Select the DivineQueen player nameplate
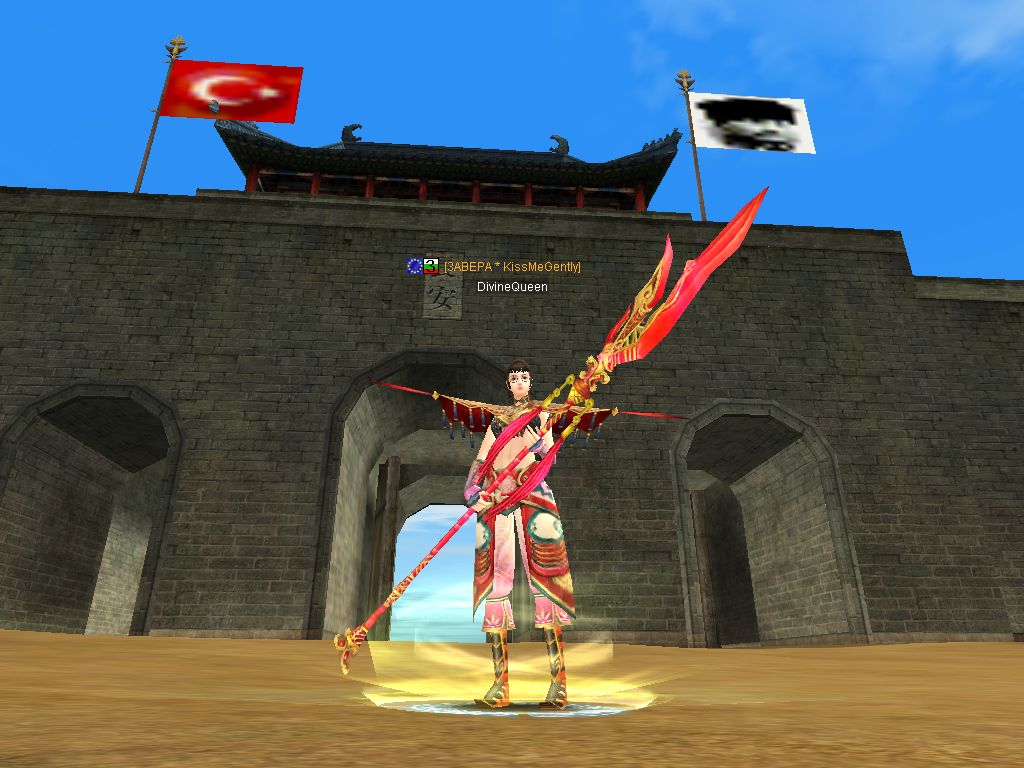Viewport: 1024px width, 768px height. tap(511, 287)
